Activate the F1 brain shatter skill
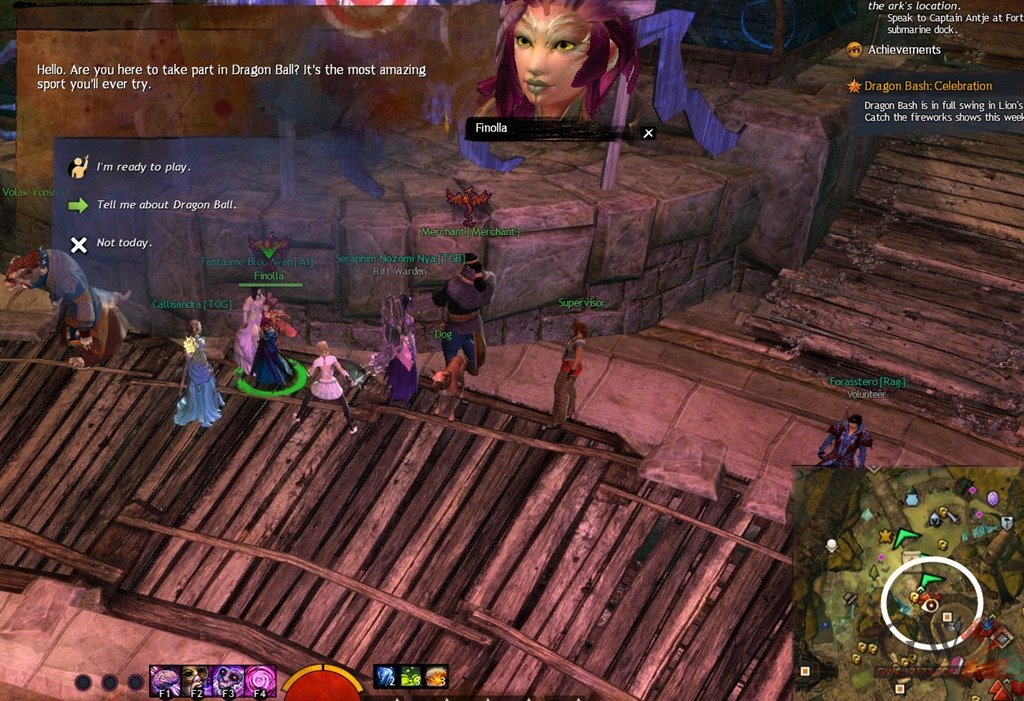This screenshot has height=701, width=1024. pyautogui.click(x=164, y=681)
